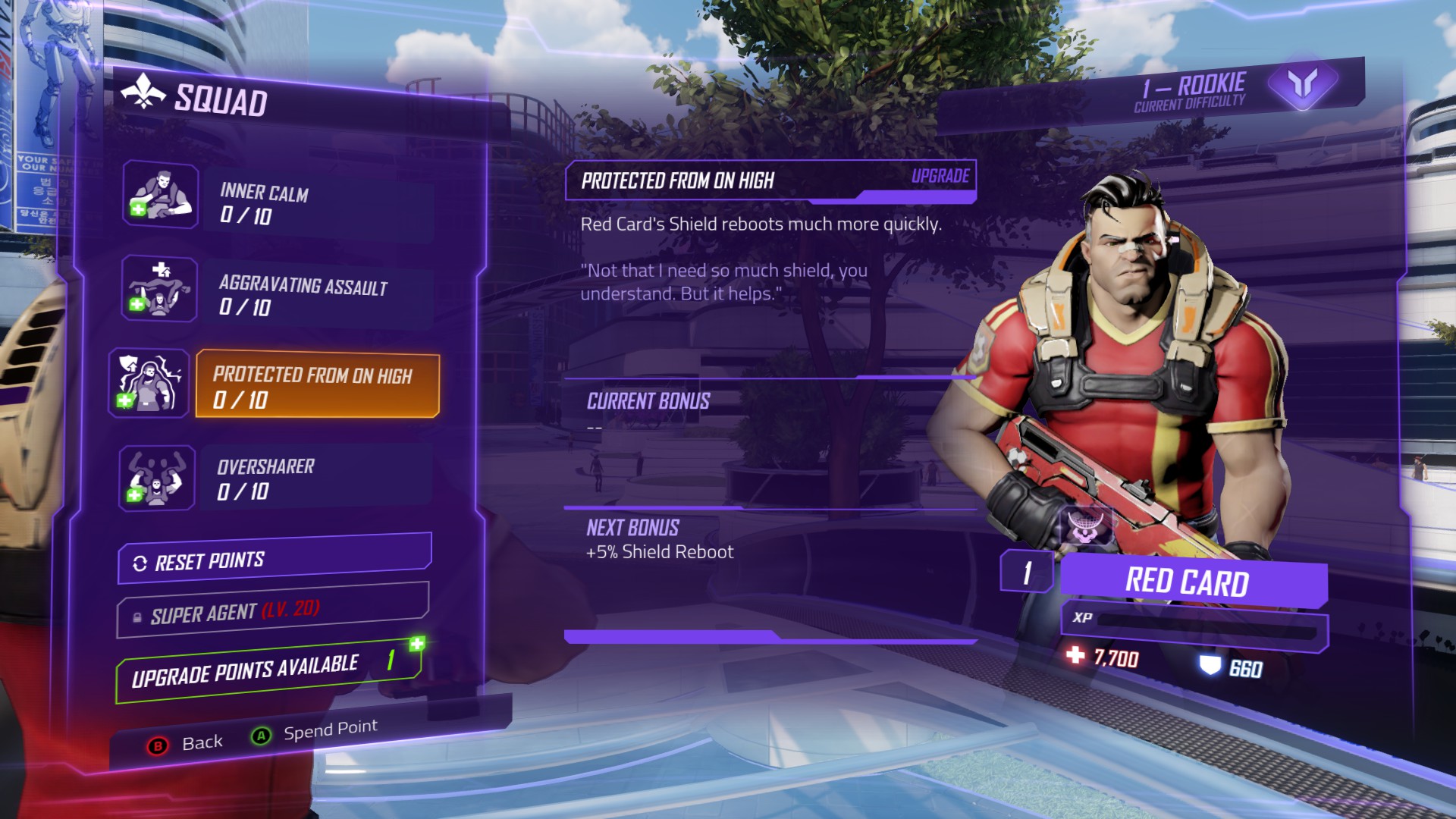Click the Upgrade Points Available box
Viewport: 1456px width, 819px height.
(x=268, y=670)
